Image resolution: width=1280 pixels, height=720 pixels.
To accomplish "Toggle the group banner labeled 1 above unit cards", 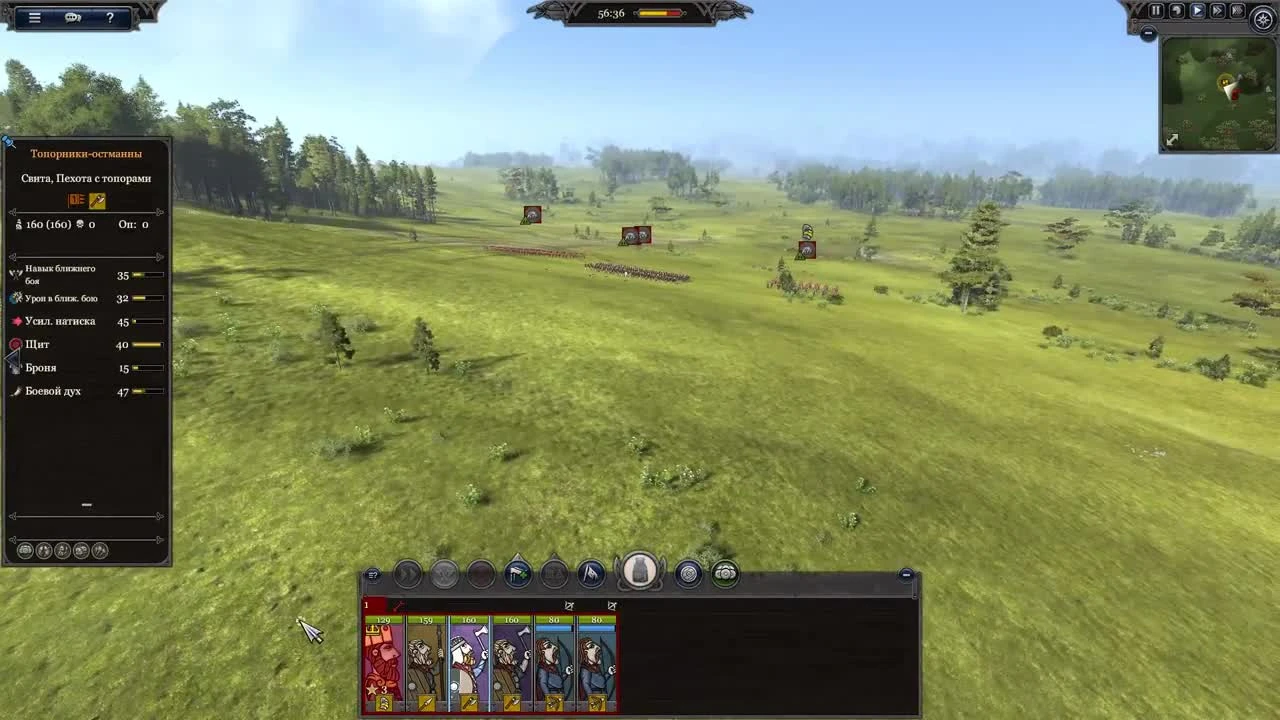I will click(367, 605).
